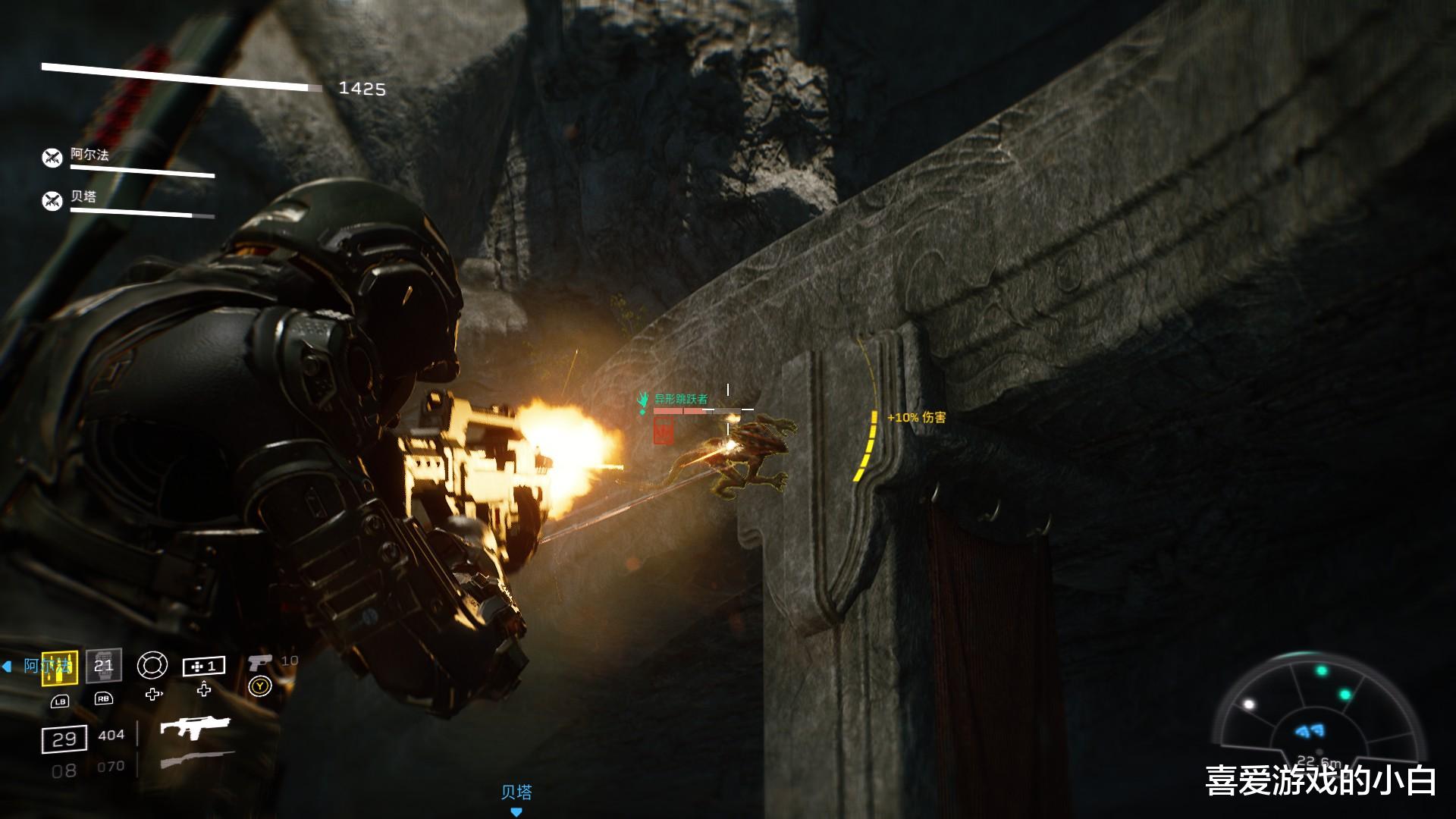
Task: Select the ring-shaped item icon
Action: [152, 666]
